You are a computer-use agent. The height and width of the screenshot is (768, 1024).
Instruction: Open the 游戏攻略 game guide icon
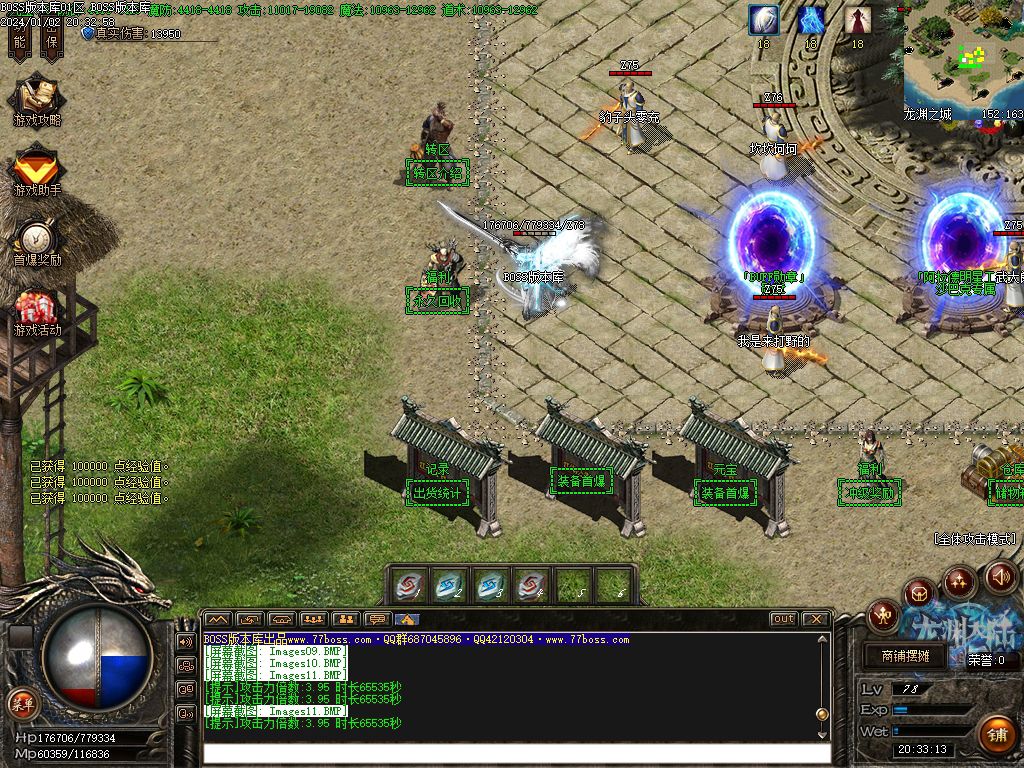coord(37,99)
